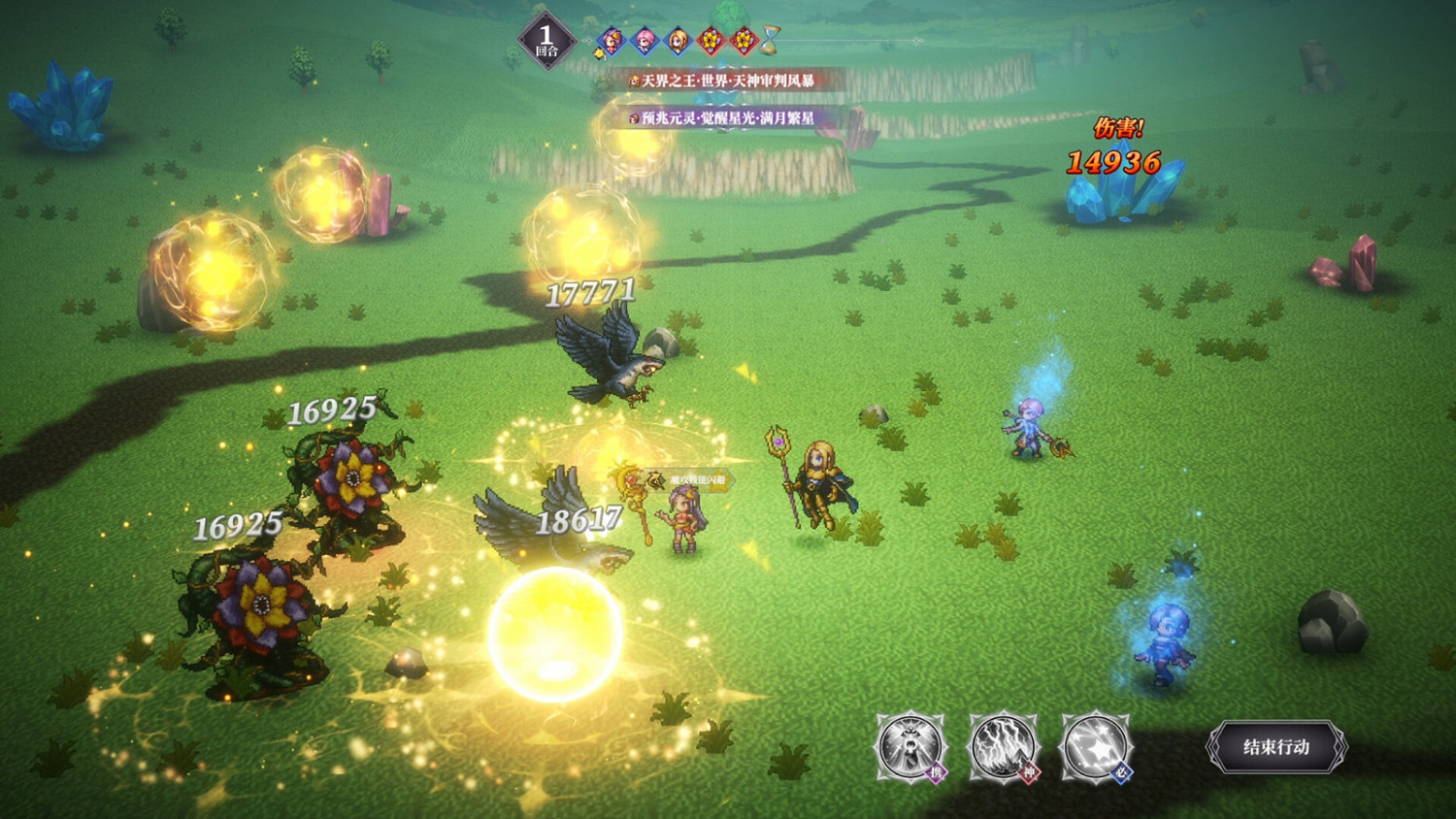The width and height of the screenshot is (1456, 819).
Task: Click the 伤害! damage label near the crystals
Action: click(x=1120, y=125)
